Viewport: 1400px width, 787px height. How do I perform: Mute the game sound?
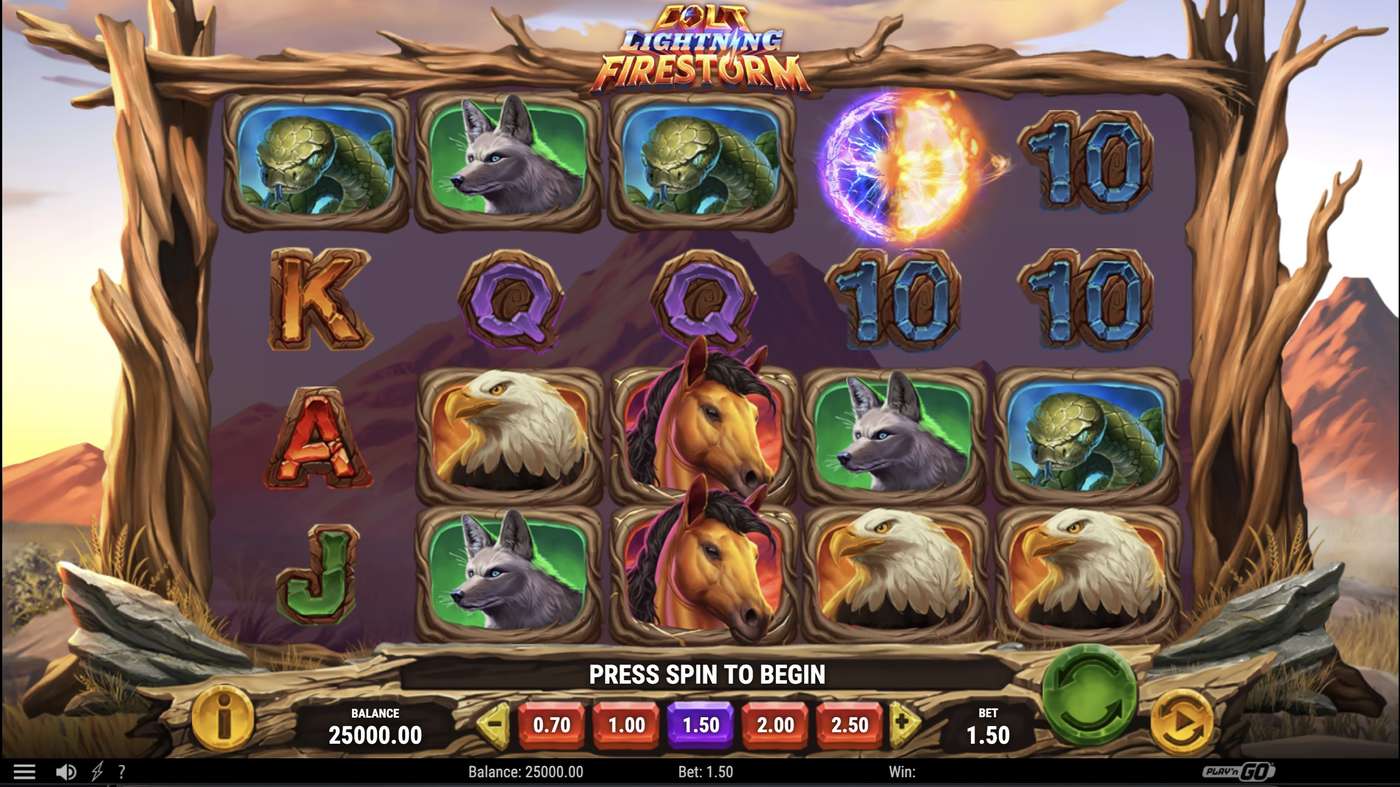point(64,771)
